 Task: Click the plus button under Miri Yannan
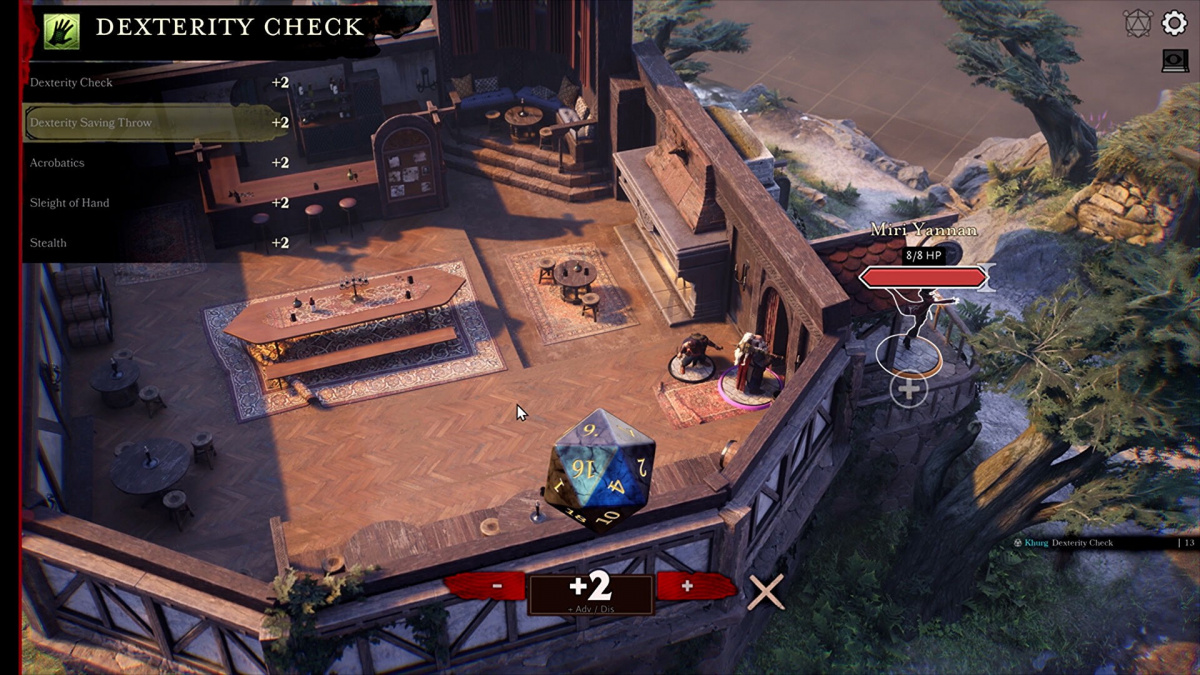(909, 388)
